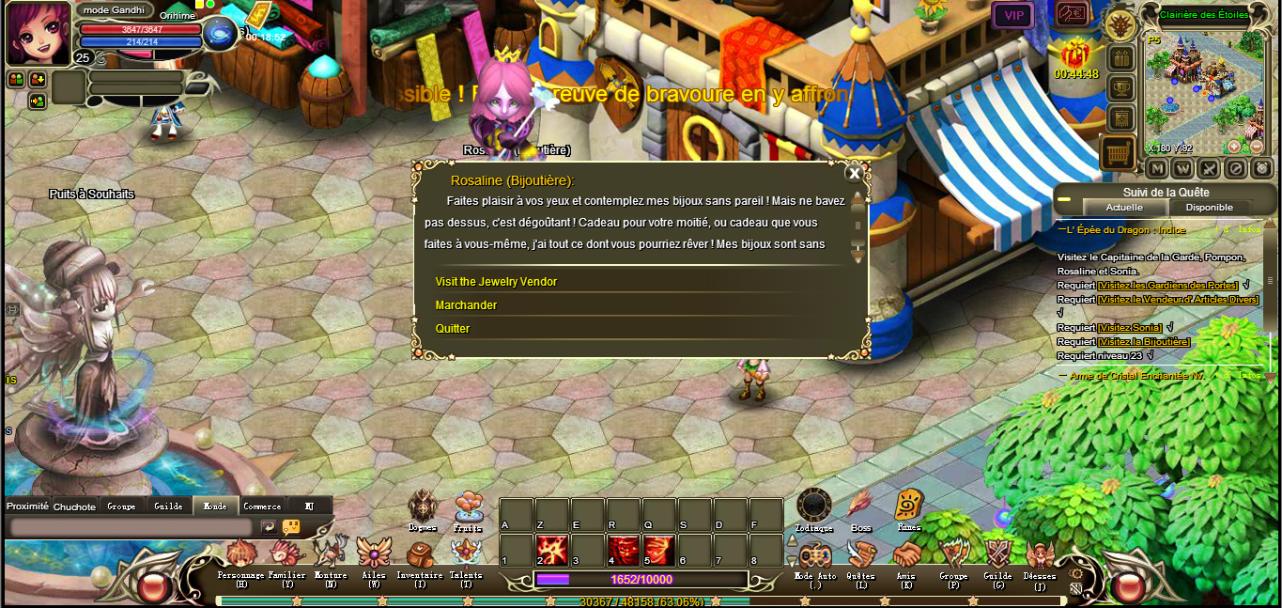This screenshot has width=1282, height=608.
Task: Select the Marchander dialogue option
Action: coord(466,305)
